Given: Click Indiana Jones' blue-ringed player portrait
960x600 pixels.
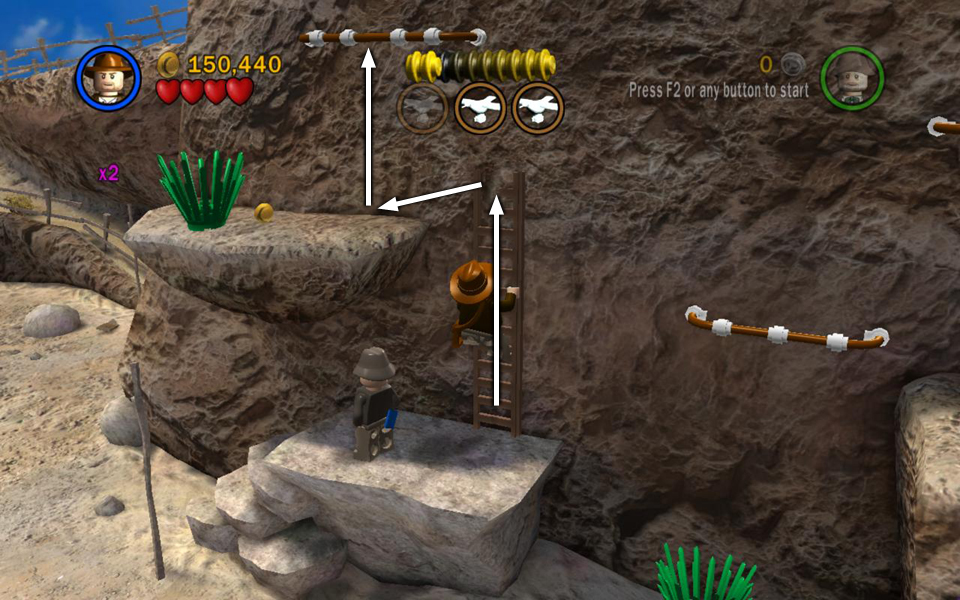Looking at the screenshot, I should click(x=108, y=78).
